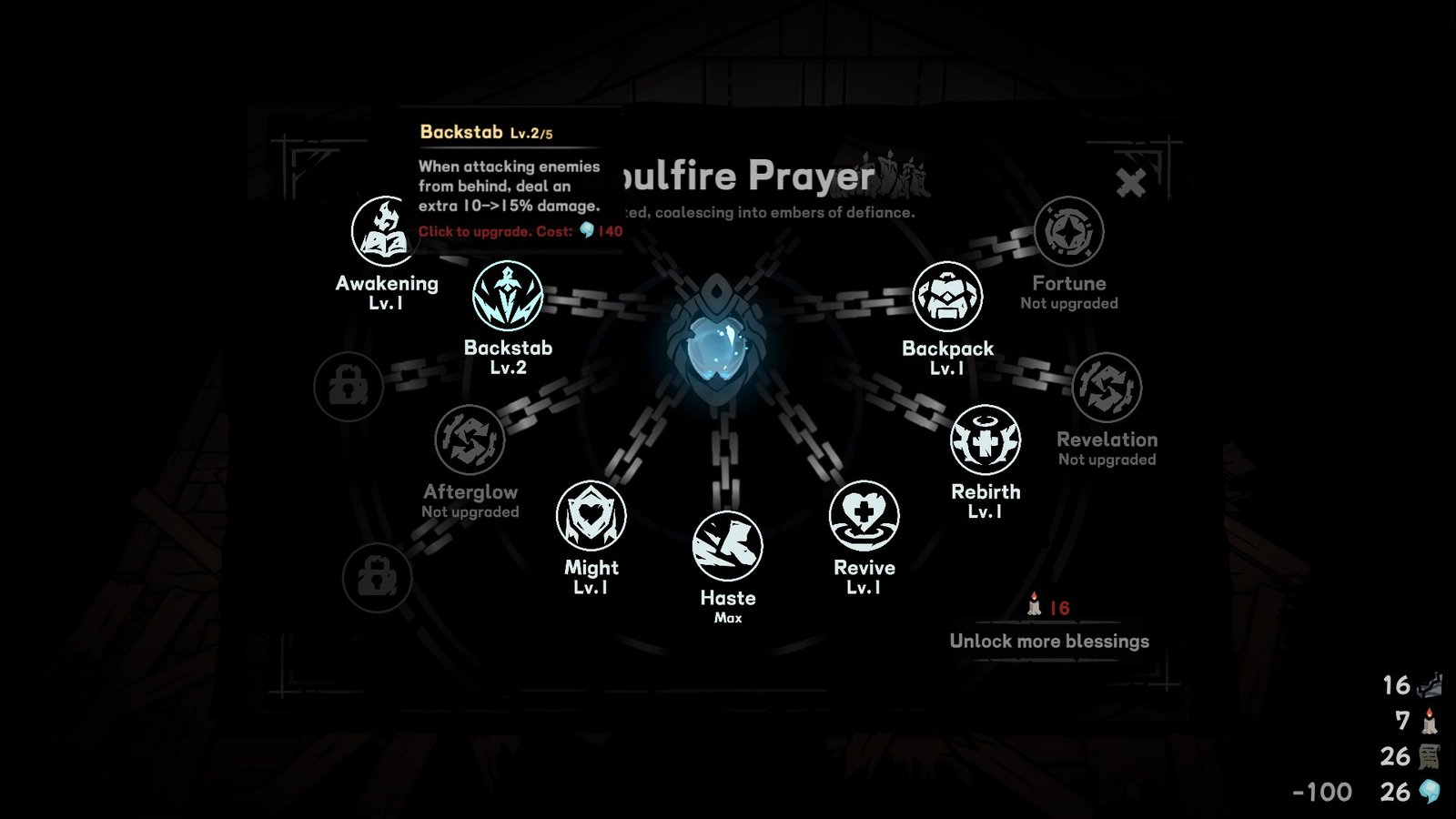Click the -100 value in the resource list
This screenshot has width=1456, height=819.
point(1319,791)
